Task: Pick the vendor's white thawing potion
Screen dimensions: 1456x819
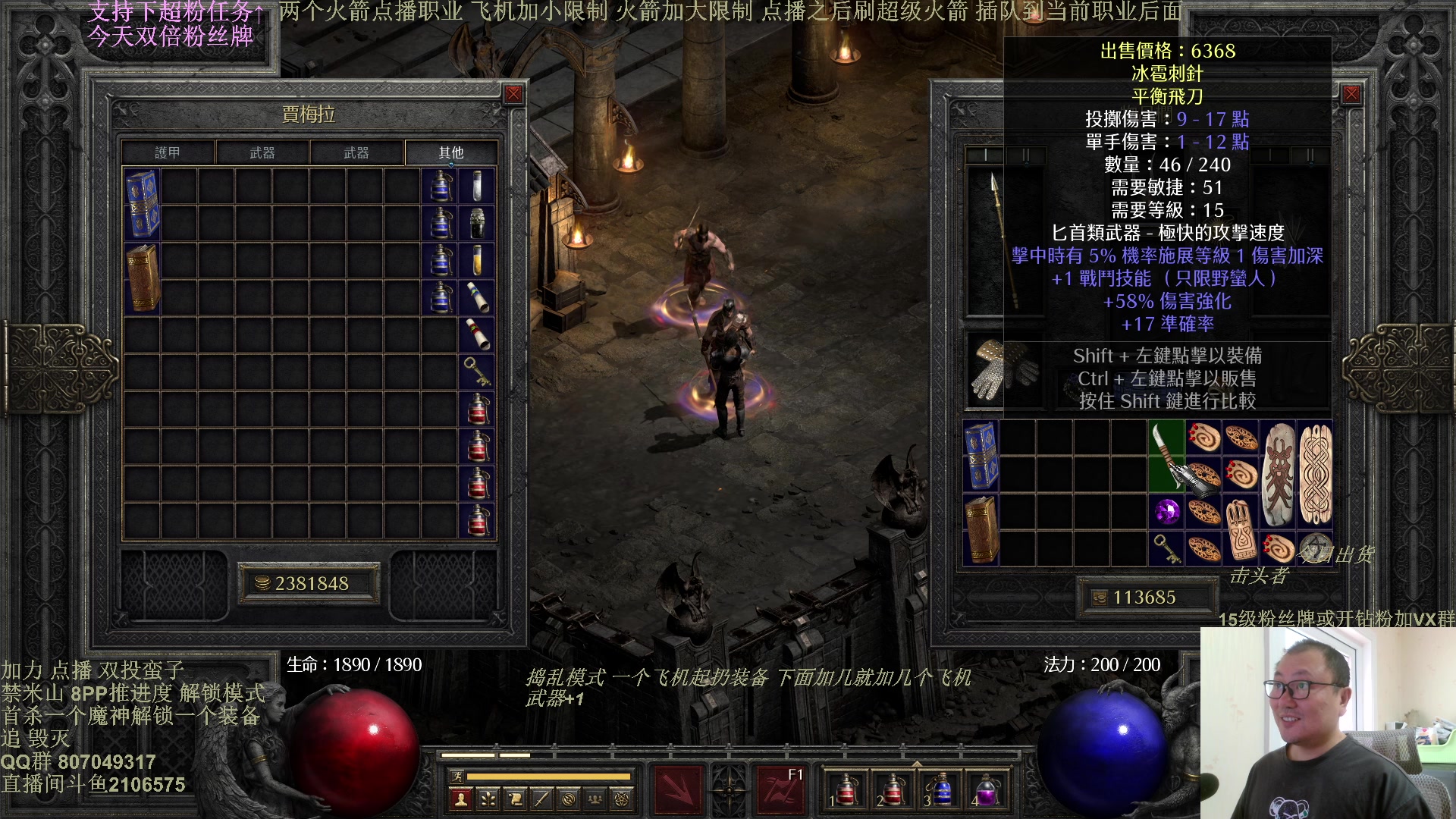Action: (477, 186)
